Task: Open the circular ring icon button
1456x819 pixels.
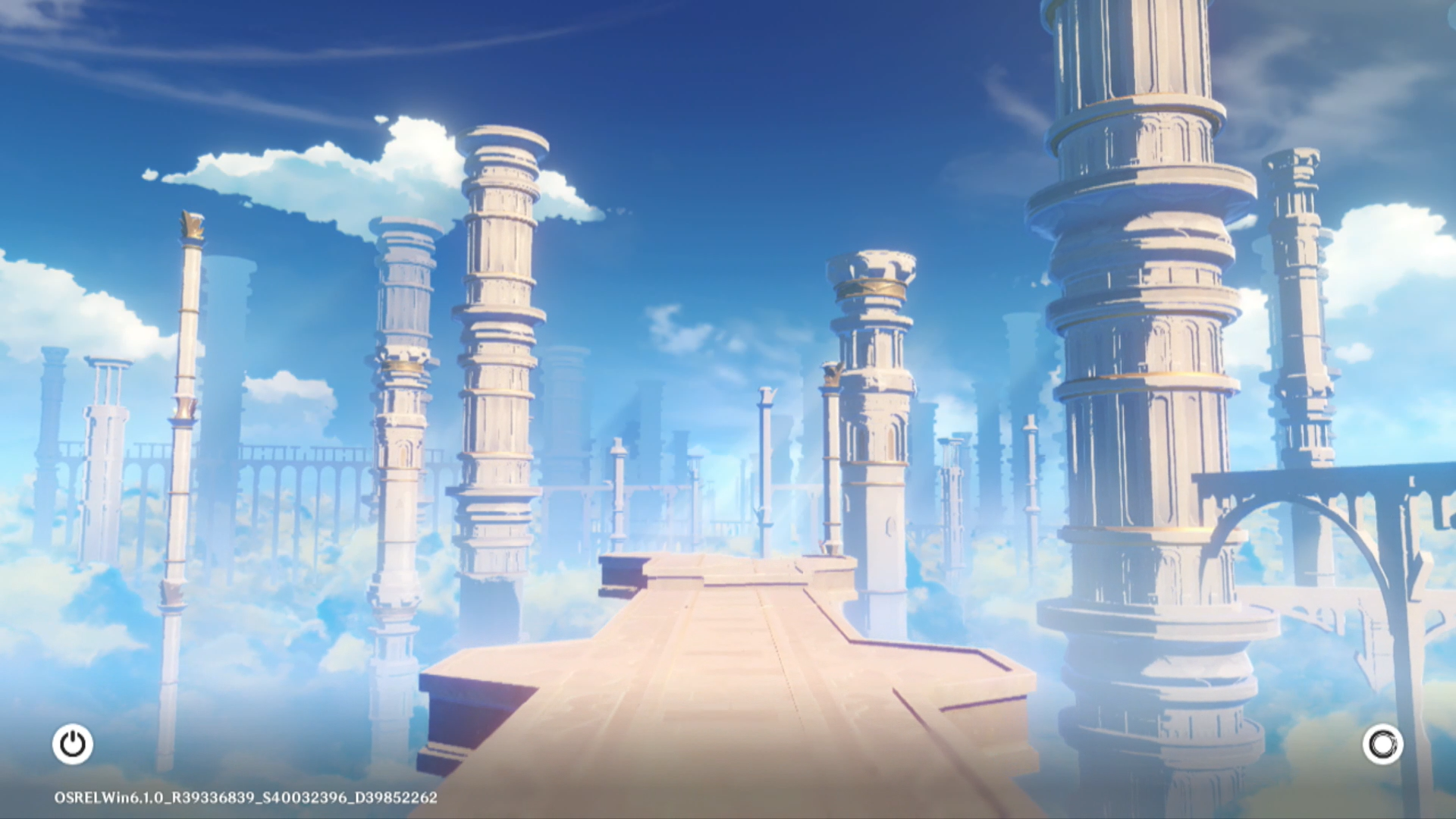Action: 1382,744
